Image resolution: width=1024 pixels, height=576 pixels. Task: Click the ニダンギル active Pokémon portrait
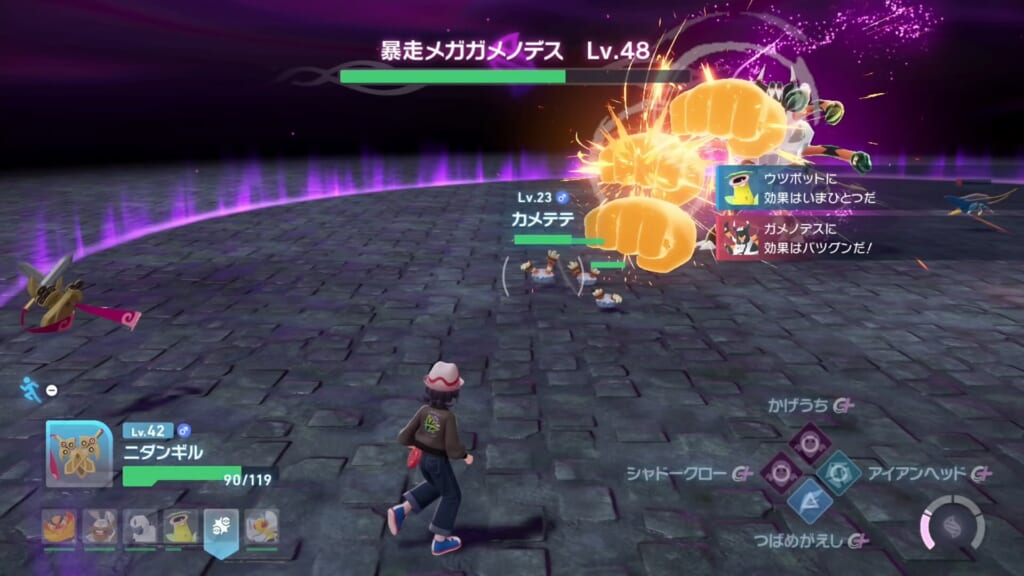79,453
